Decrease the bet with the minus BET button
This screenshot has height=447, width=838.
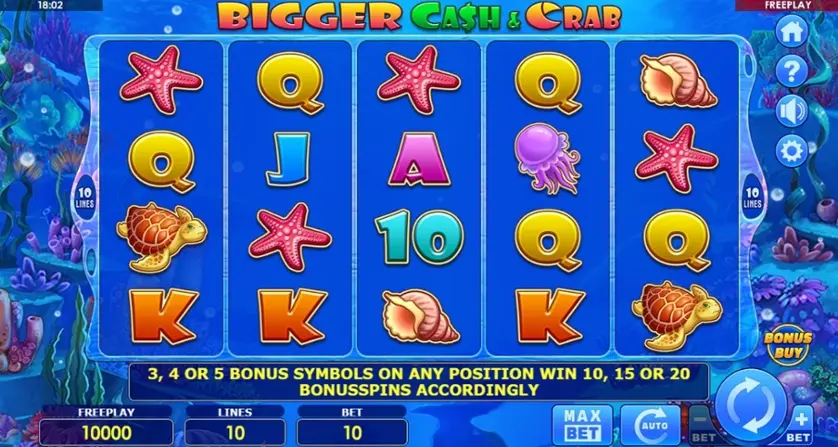(700, 424)
